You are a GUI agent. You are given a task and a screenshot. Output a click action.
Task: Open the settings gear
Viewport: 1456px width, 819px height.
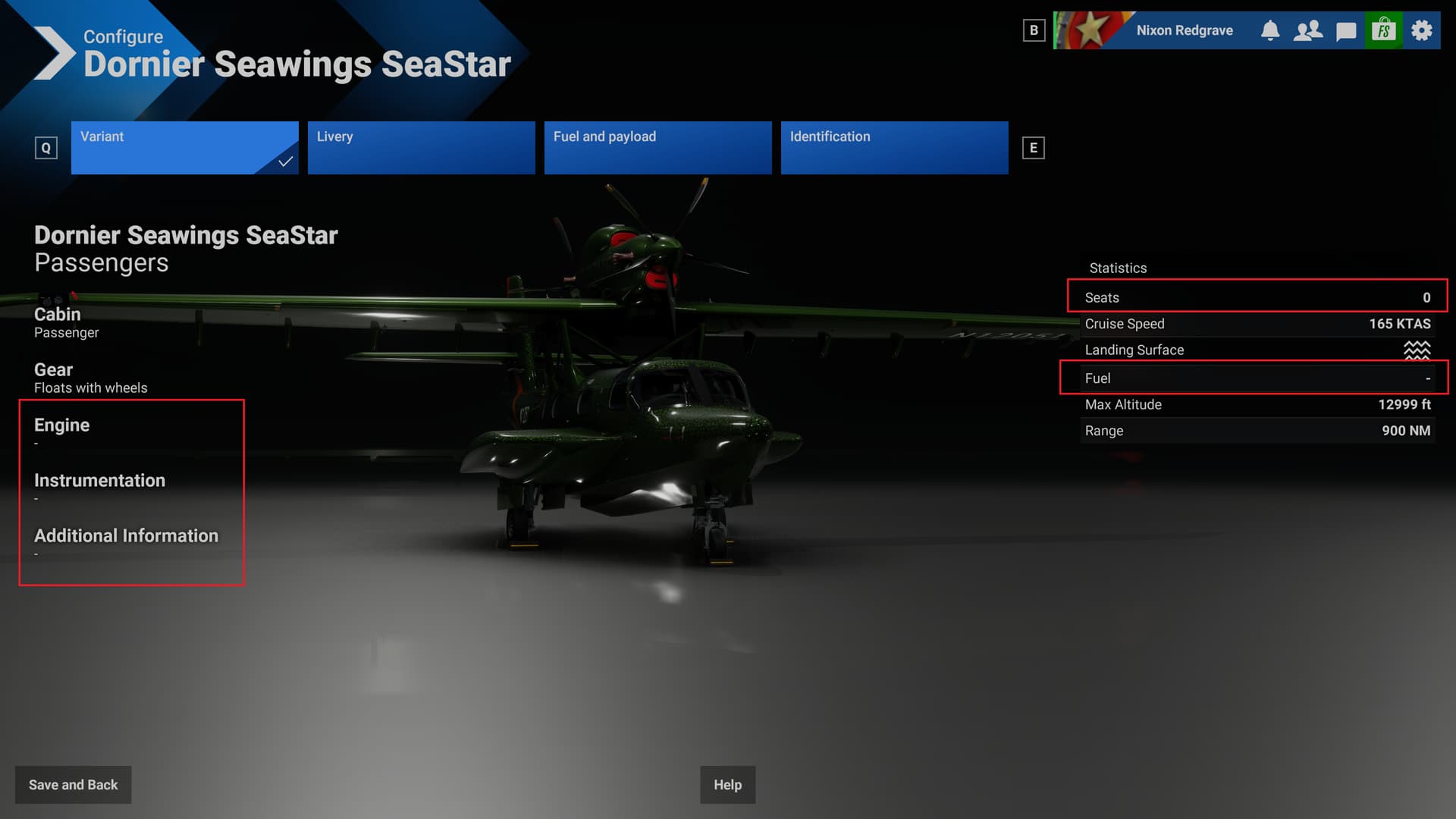click(x=1421, y=30)
